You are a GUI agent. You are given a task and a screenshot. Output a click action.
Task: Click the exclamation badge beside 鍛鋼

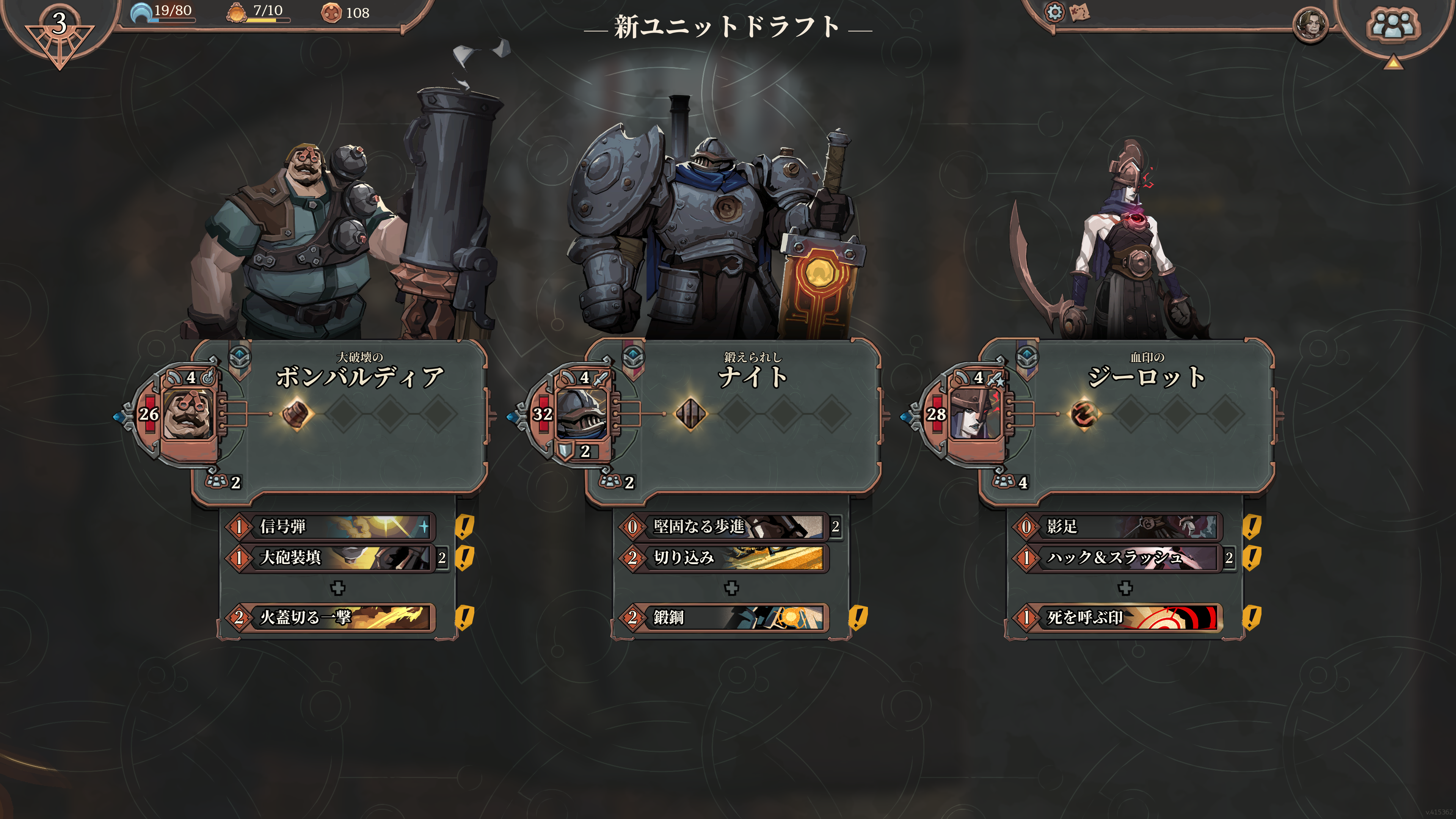pyautogui.click(x=859, y=618)
